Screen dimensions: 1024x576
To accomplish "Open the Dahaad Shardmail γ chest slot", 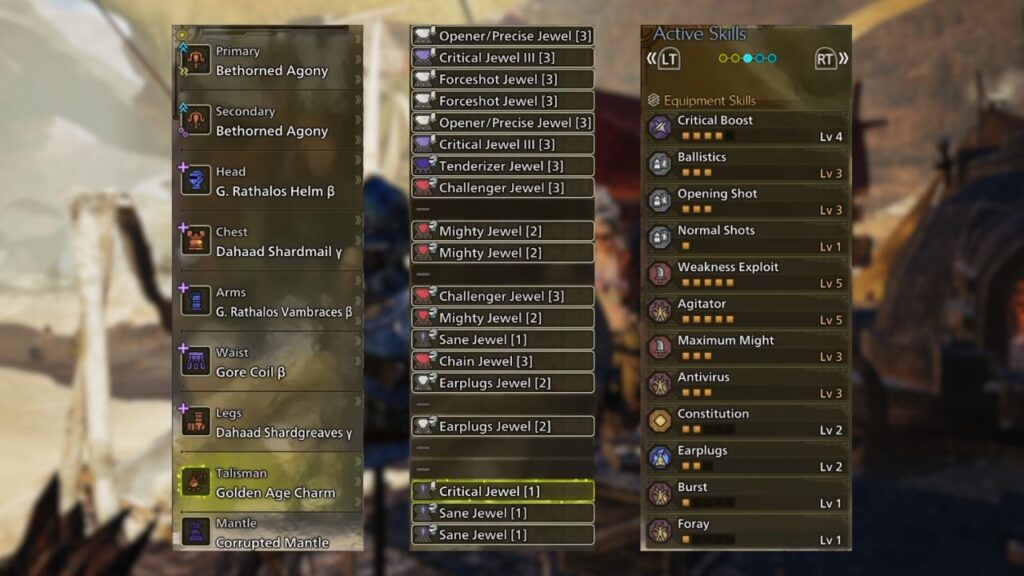I will 268,242.
